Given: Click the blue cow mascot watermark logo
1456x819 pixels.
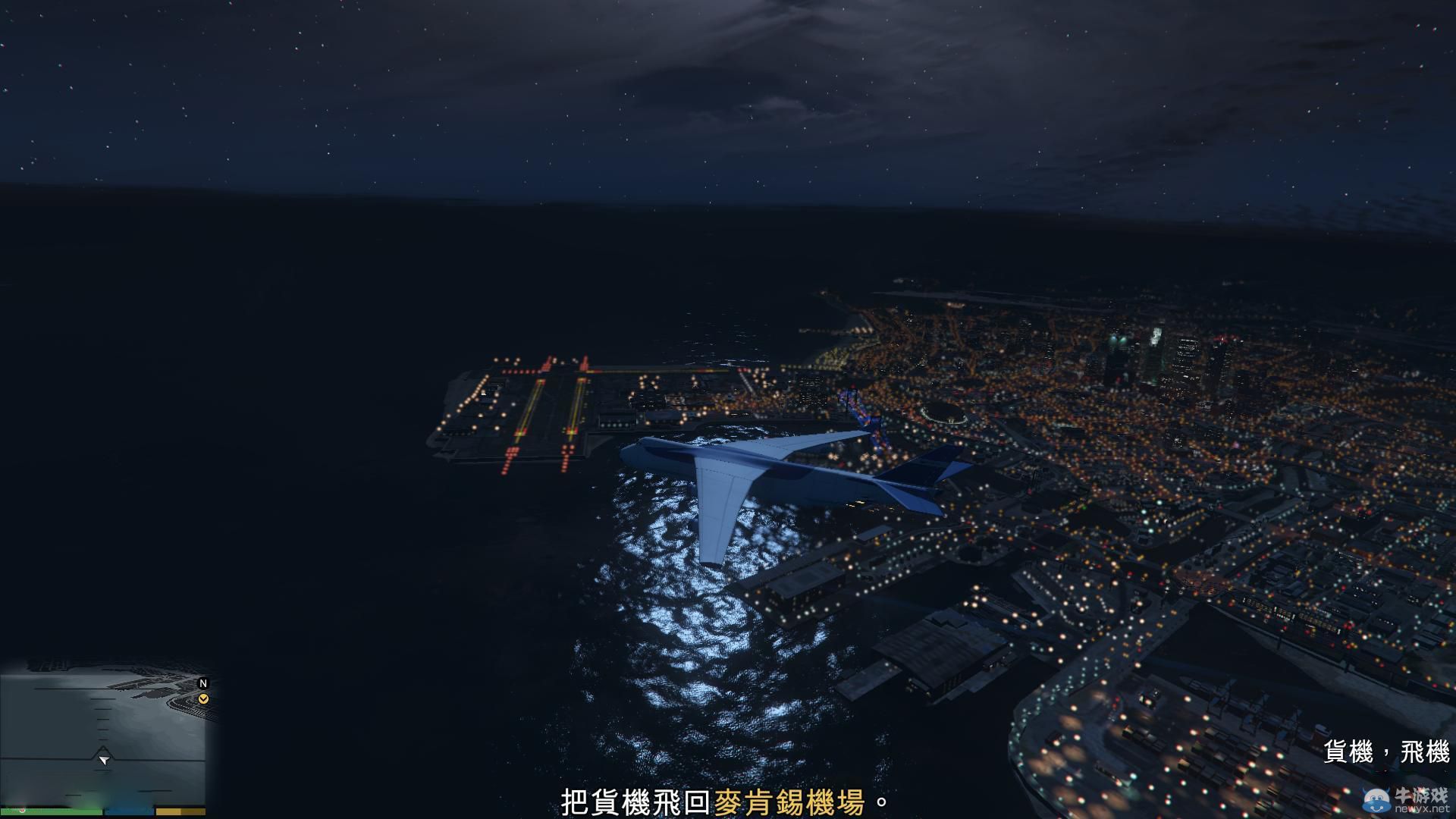Looking at the screenshot, I should pos(1376,799).
